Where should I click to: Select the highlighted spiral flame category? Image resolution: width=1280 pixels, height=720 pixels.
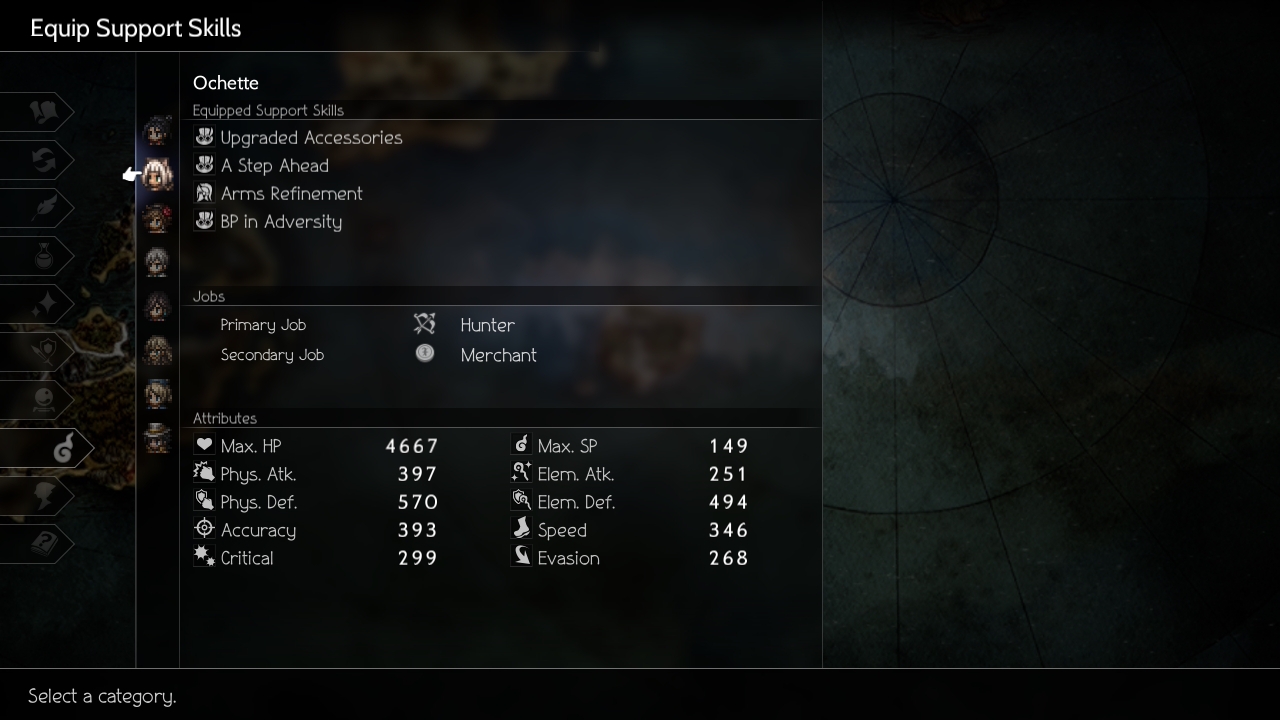(x=60, y=449)
